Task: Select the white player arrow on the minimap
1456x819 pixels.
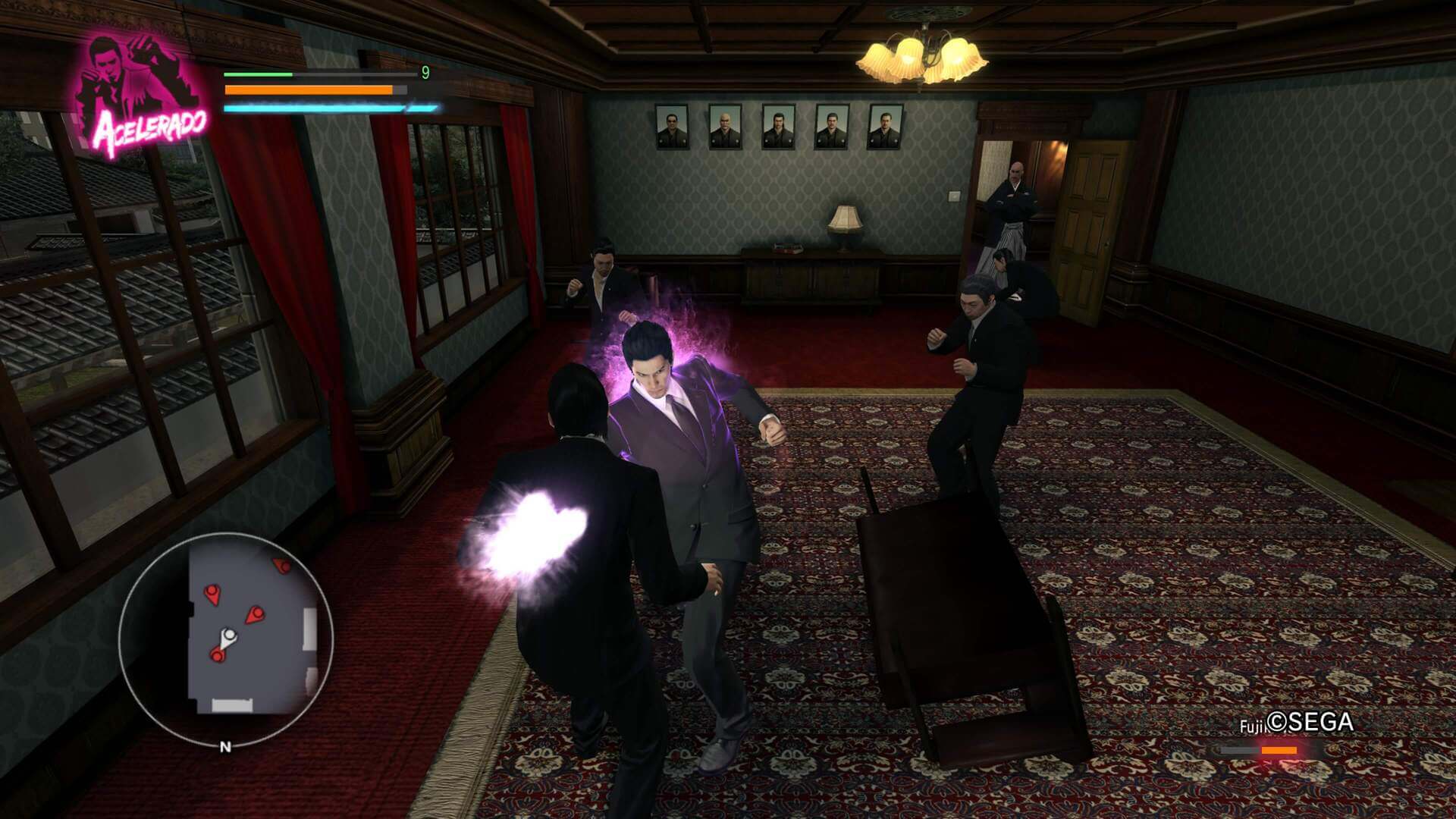Action: pyautogui.click(x=231, y=635)
